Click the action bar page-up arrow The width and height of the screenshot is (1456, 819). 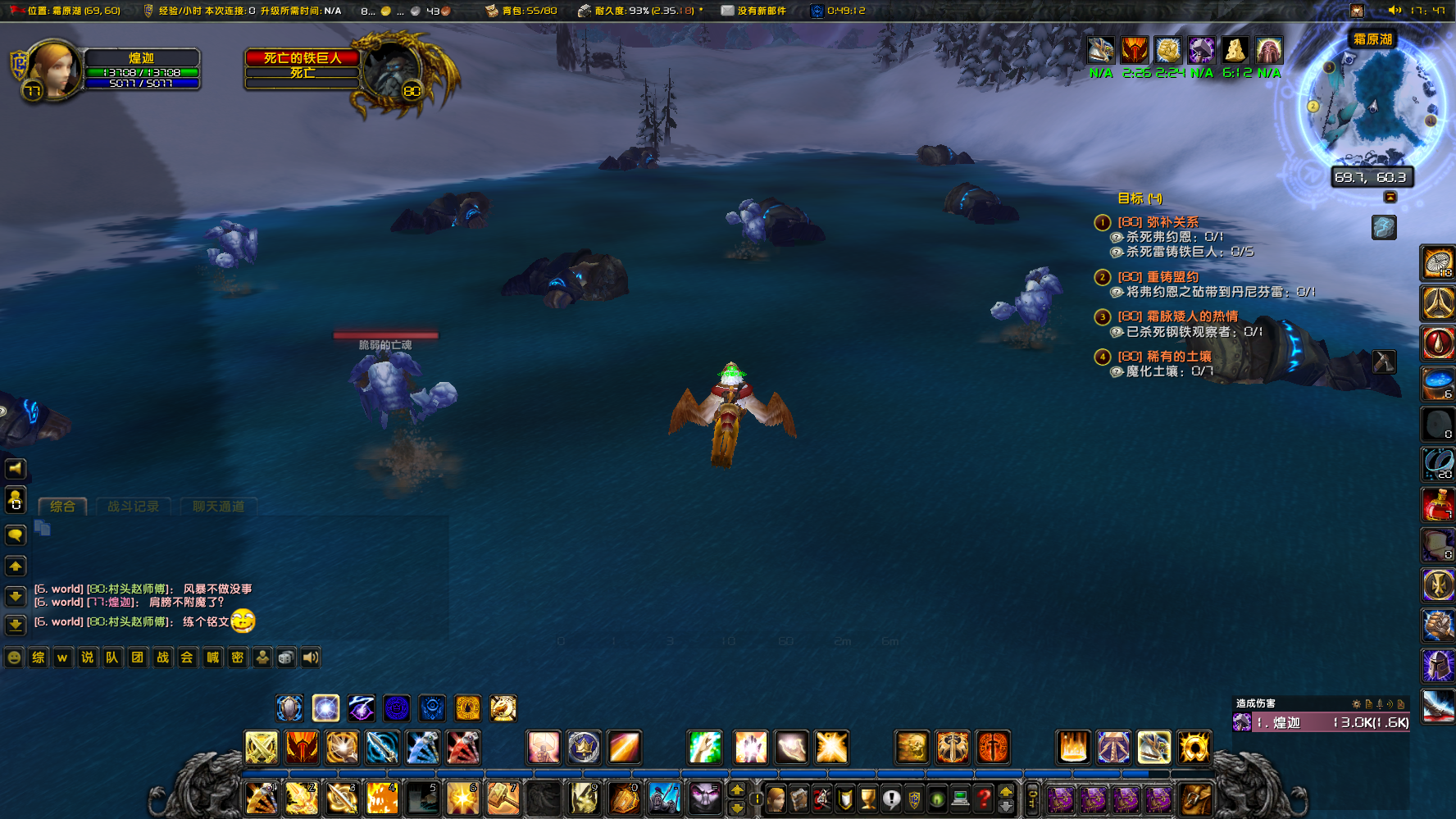pyautogui.click(x=1006, y=792)
